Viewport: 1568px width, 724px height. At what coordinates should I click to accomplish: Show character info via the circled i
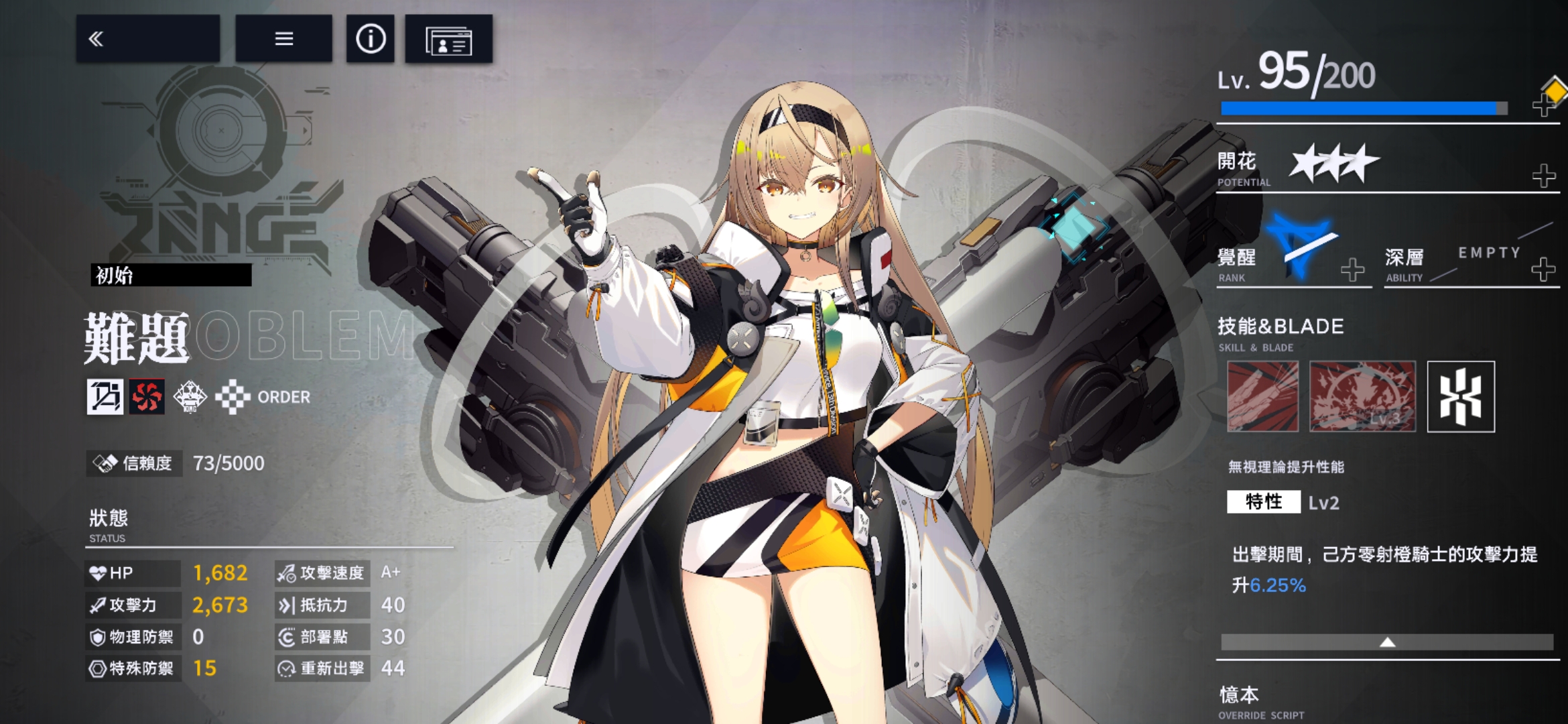(370, 39)
